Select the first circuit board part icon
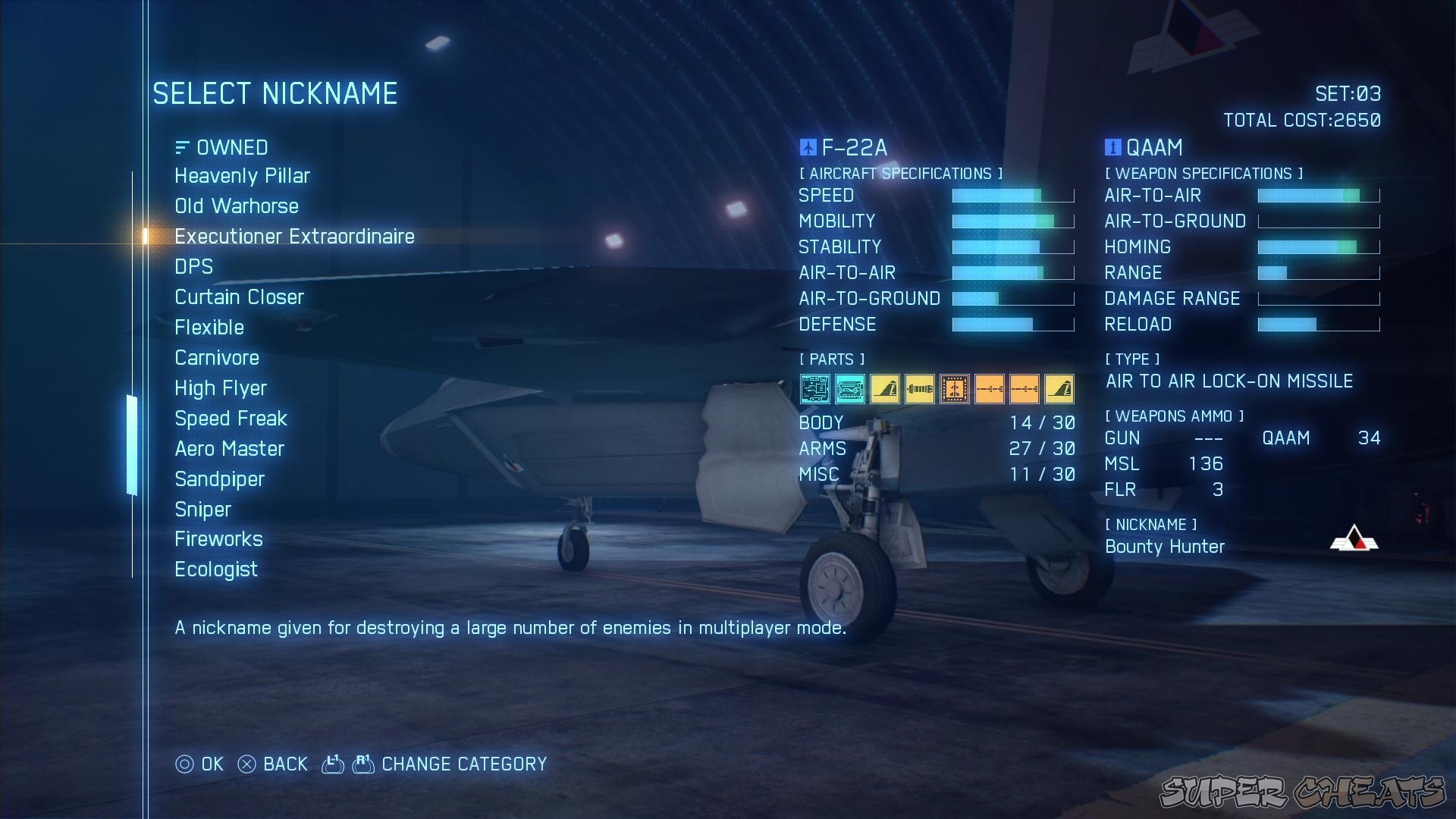1456x819 pixels. pos(815,389)
